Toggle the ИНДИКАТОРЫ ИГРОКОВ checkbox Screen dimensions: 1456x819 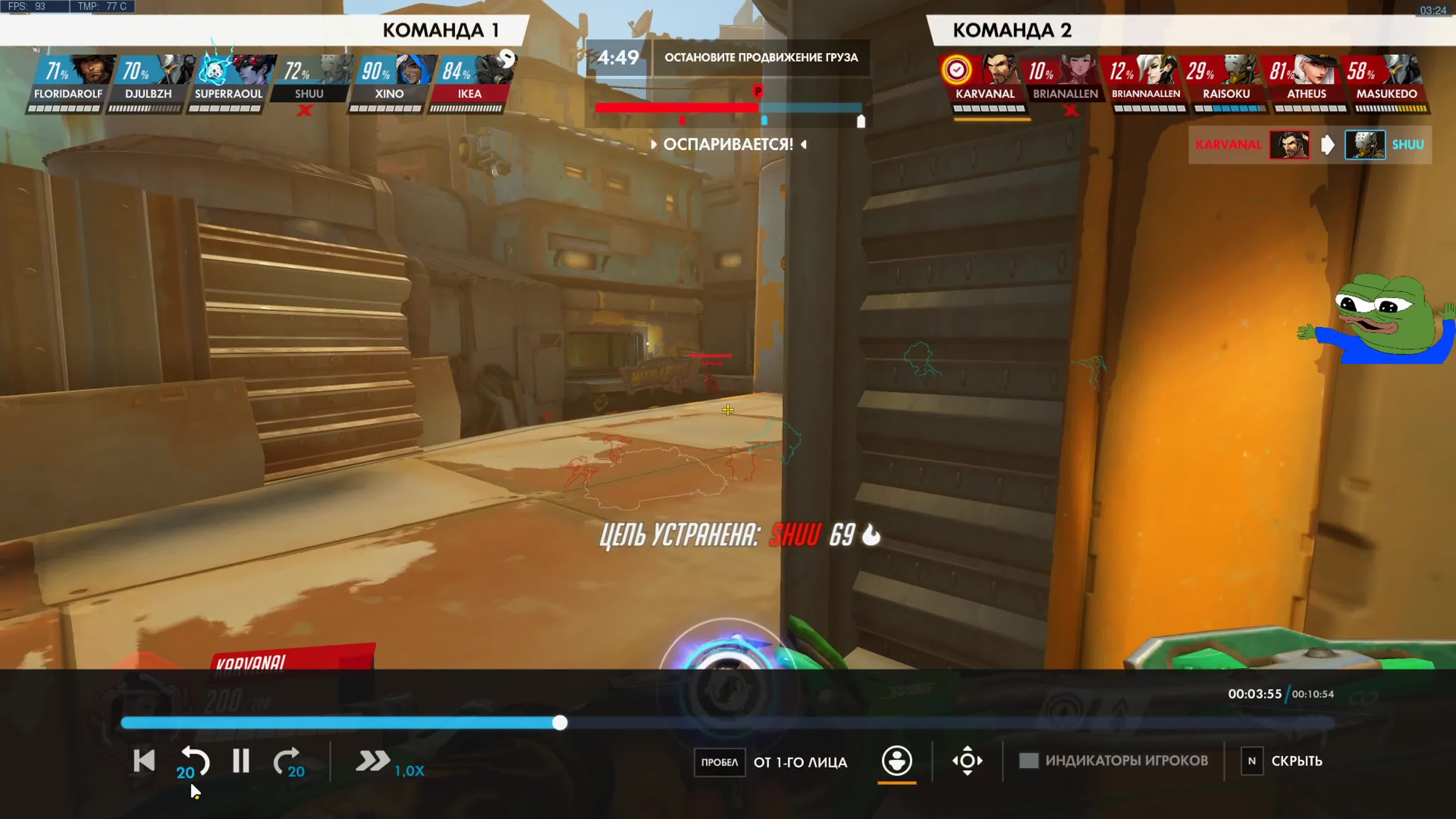(1028, 761)
